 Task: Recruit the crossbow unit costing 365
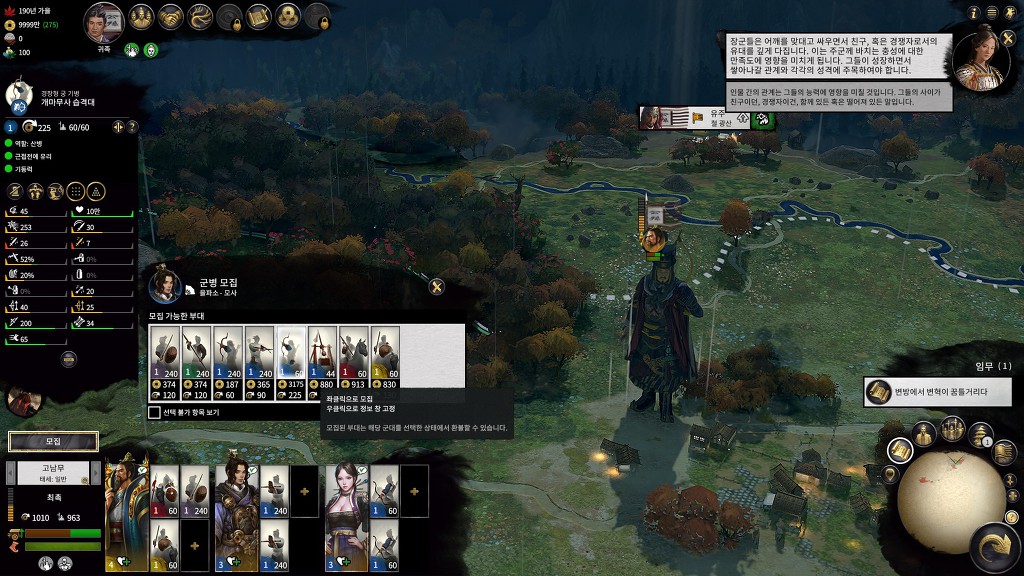coord(259,364)
